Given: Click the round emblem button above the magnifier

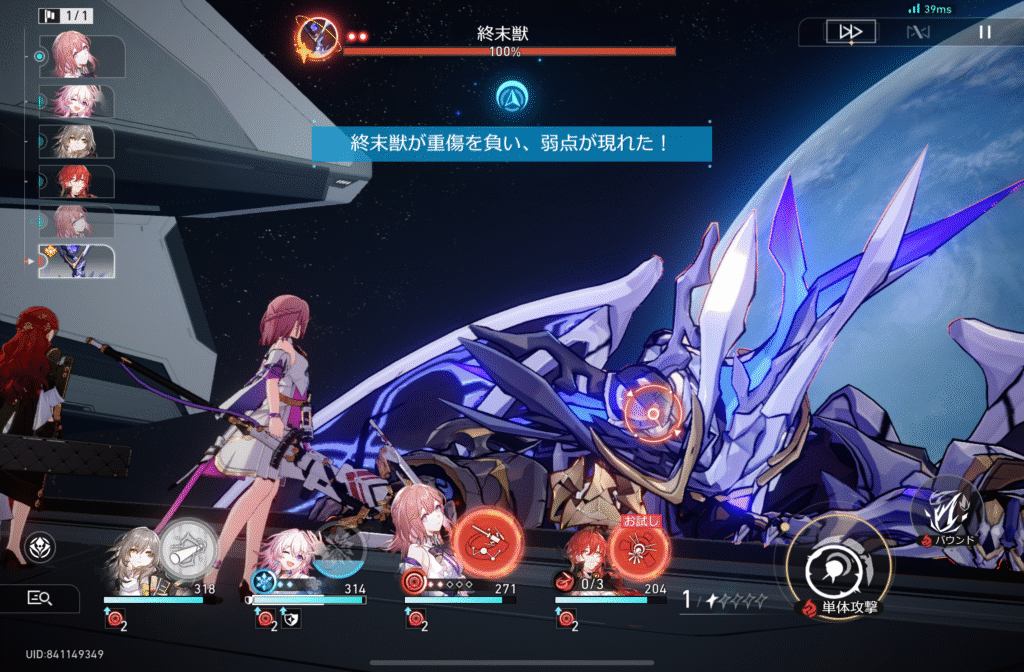Looking at the screenshot, I should point(39,546).
